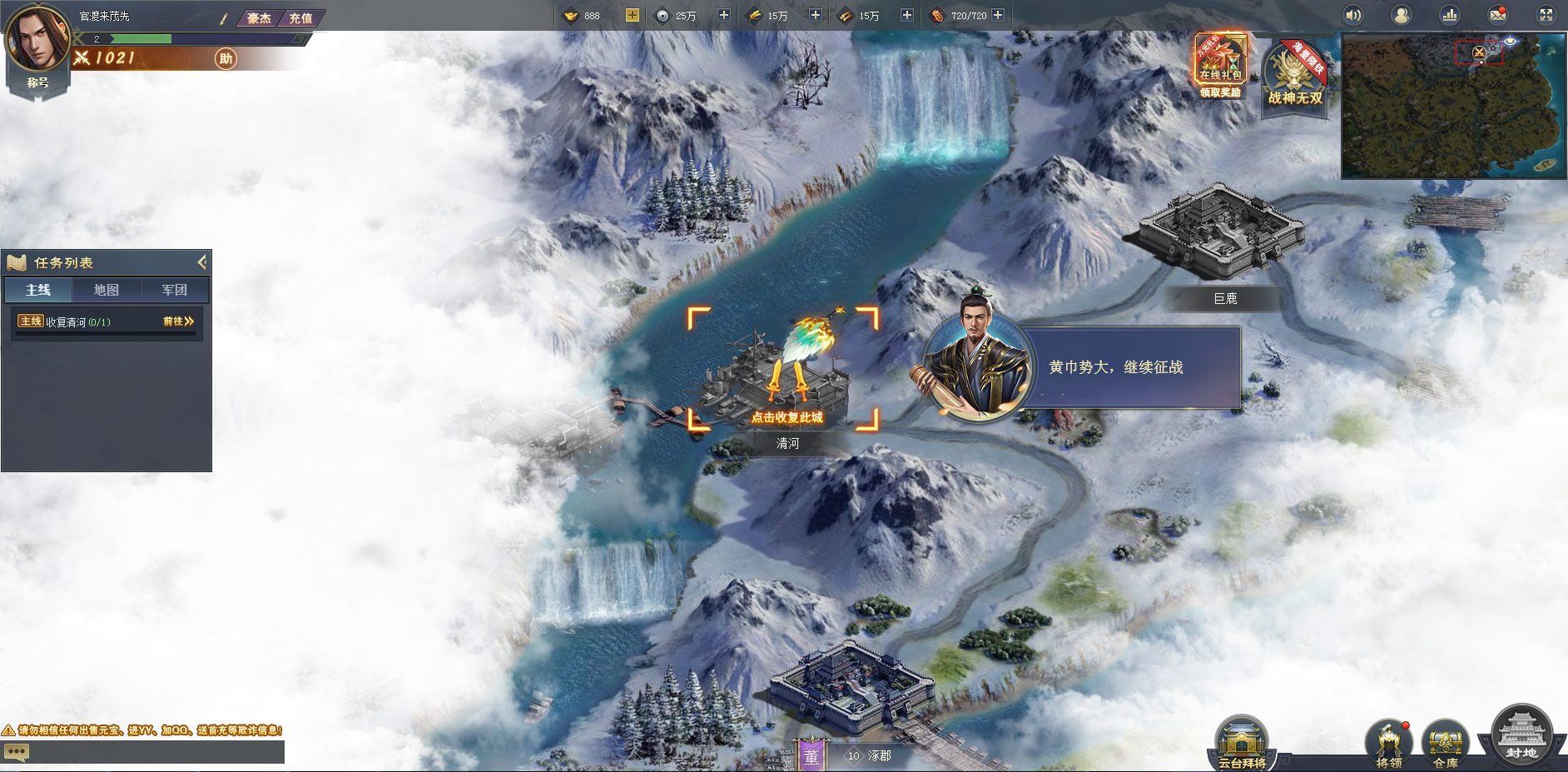Open the player portrait profile
The image size is (1568, 772).
point(37,40)
